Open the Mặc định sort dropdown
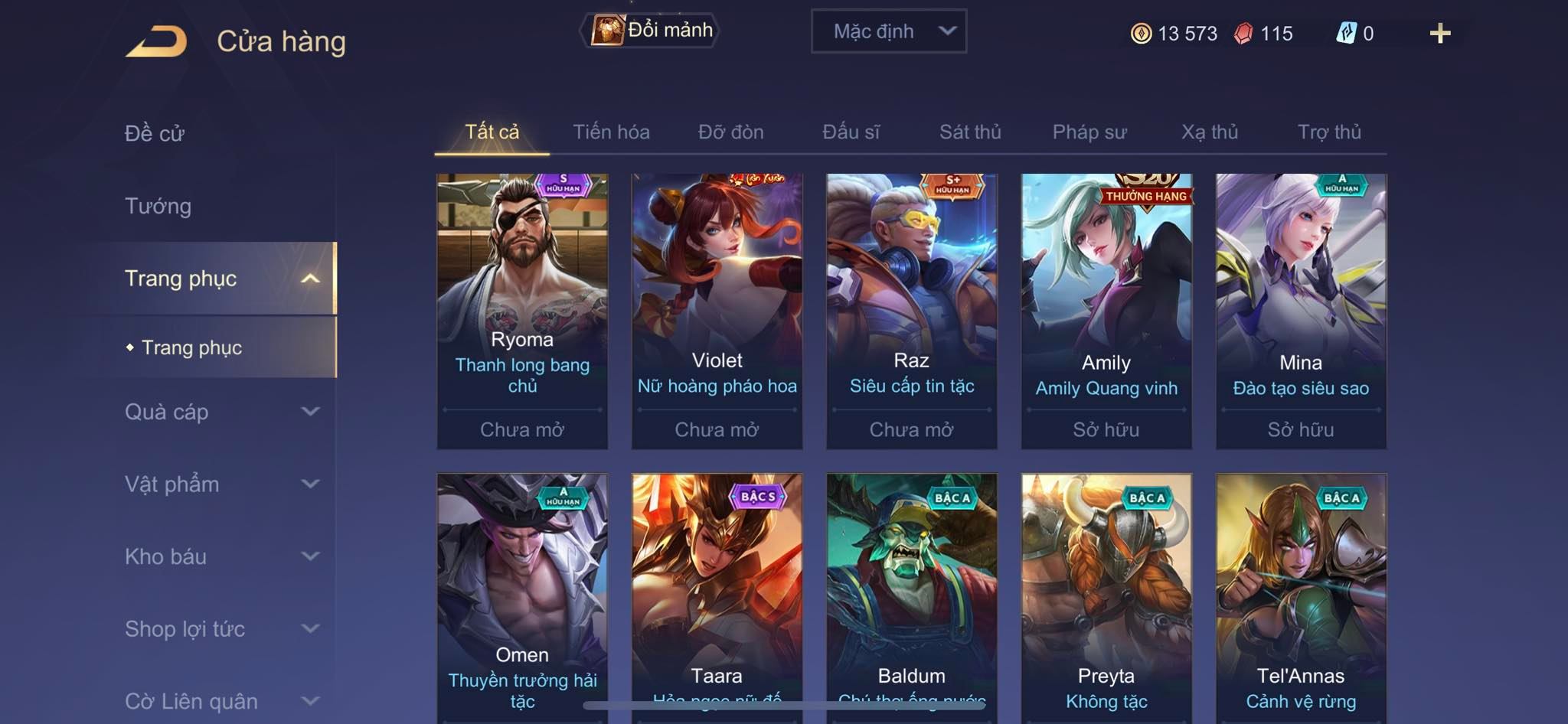This screenshot has height=724, width=1568. 888,31
